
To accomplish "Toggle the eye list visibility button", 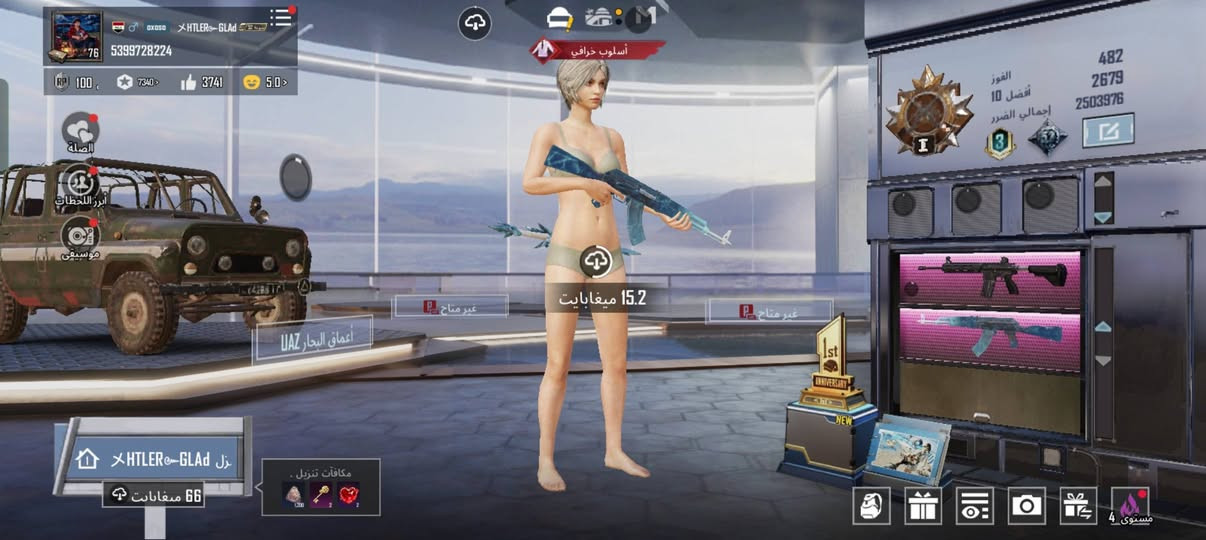I will pos(974,505).
